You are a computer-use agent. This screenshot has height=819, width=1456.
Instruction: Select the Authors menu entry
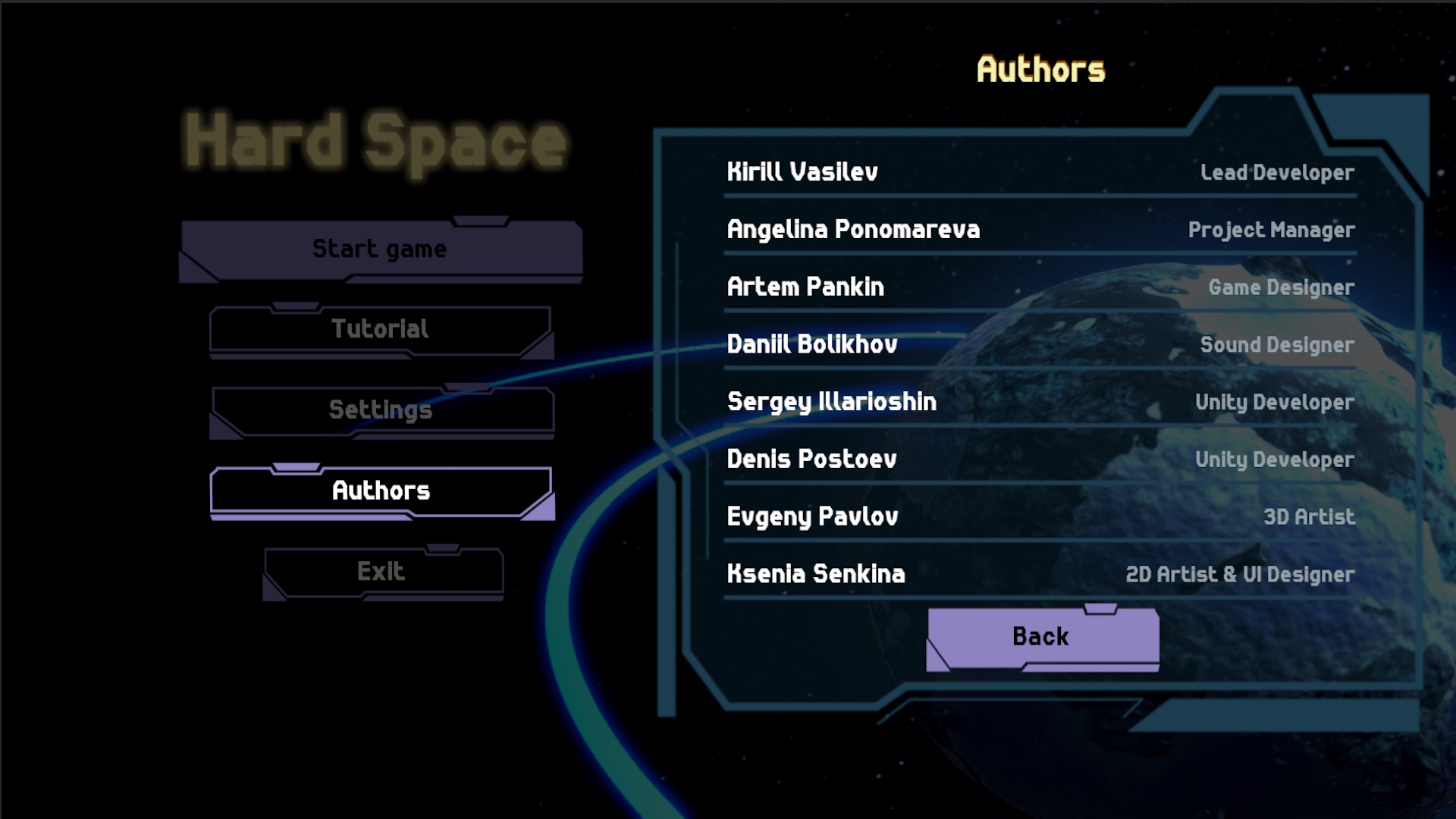coord(379,491)
